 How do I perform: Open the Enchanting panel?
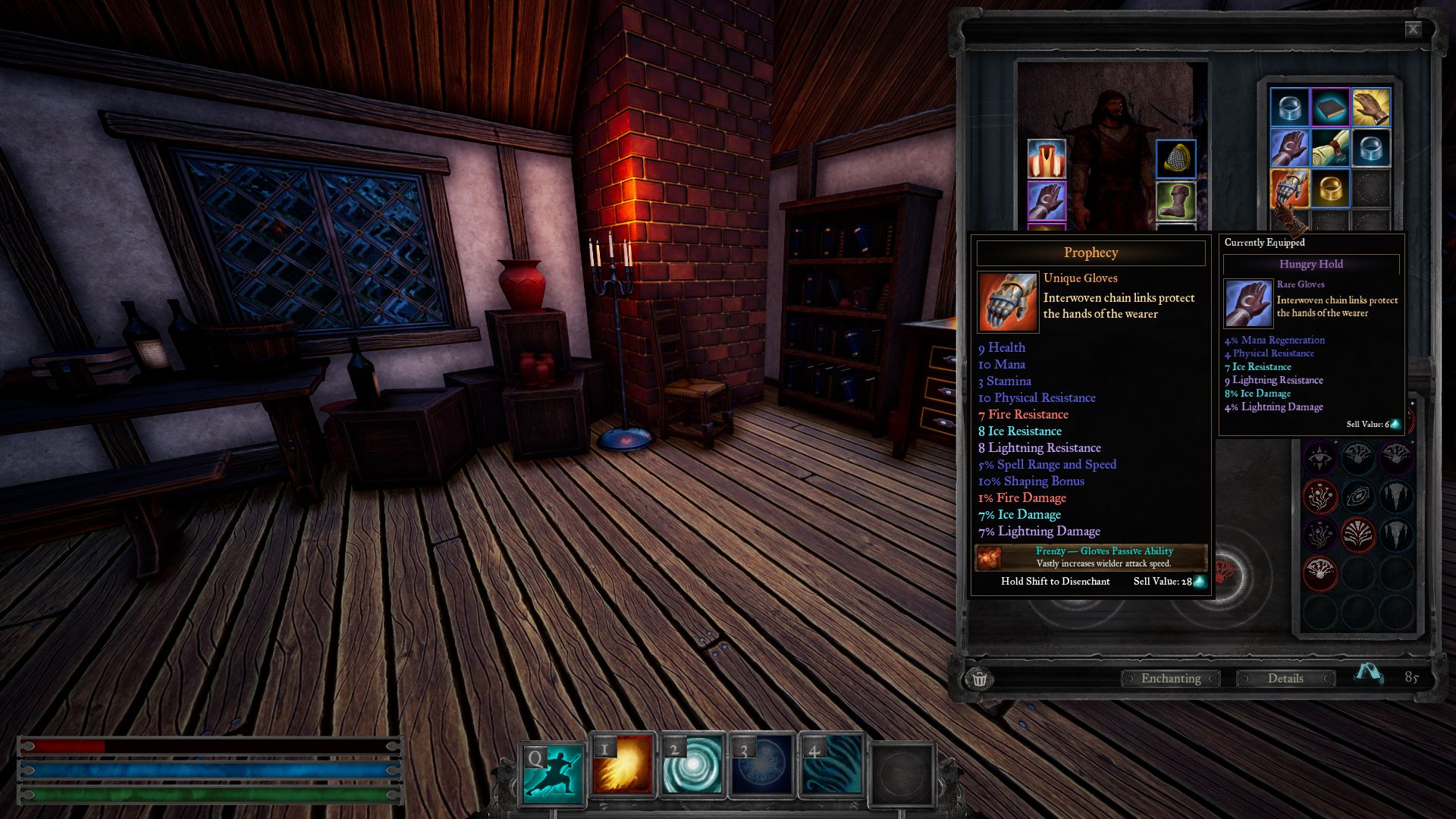click(x=1170, y=678)
